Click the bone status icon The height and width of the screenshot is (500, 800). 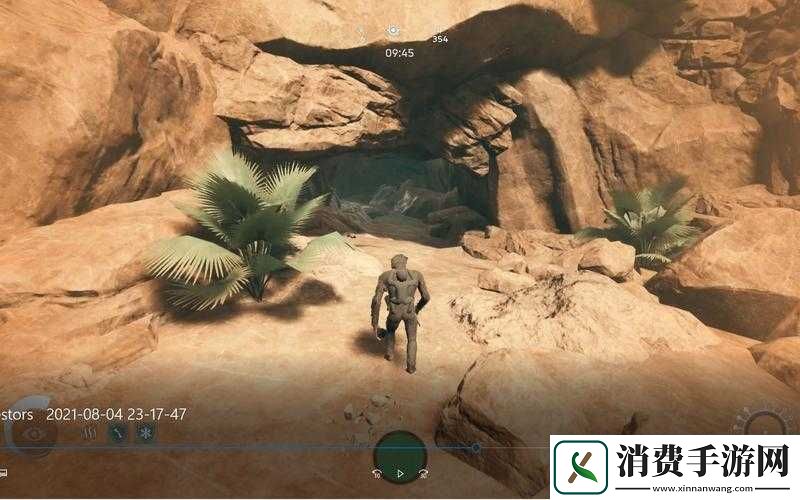pos(117,434)
